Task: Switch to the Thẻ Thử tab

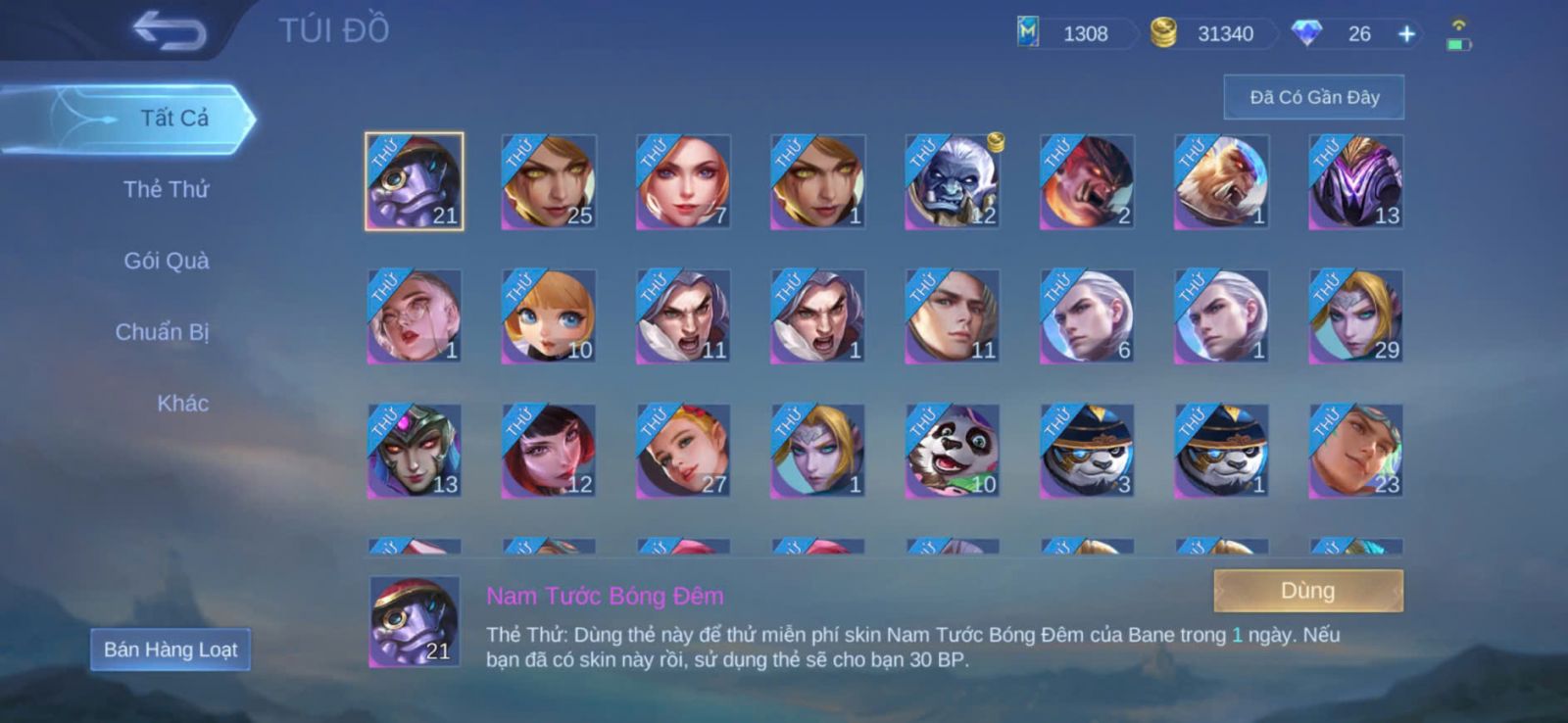Action: [x=166, y=189]
